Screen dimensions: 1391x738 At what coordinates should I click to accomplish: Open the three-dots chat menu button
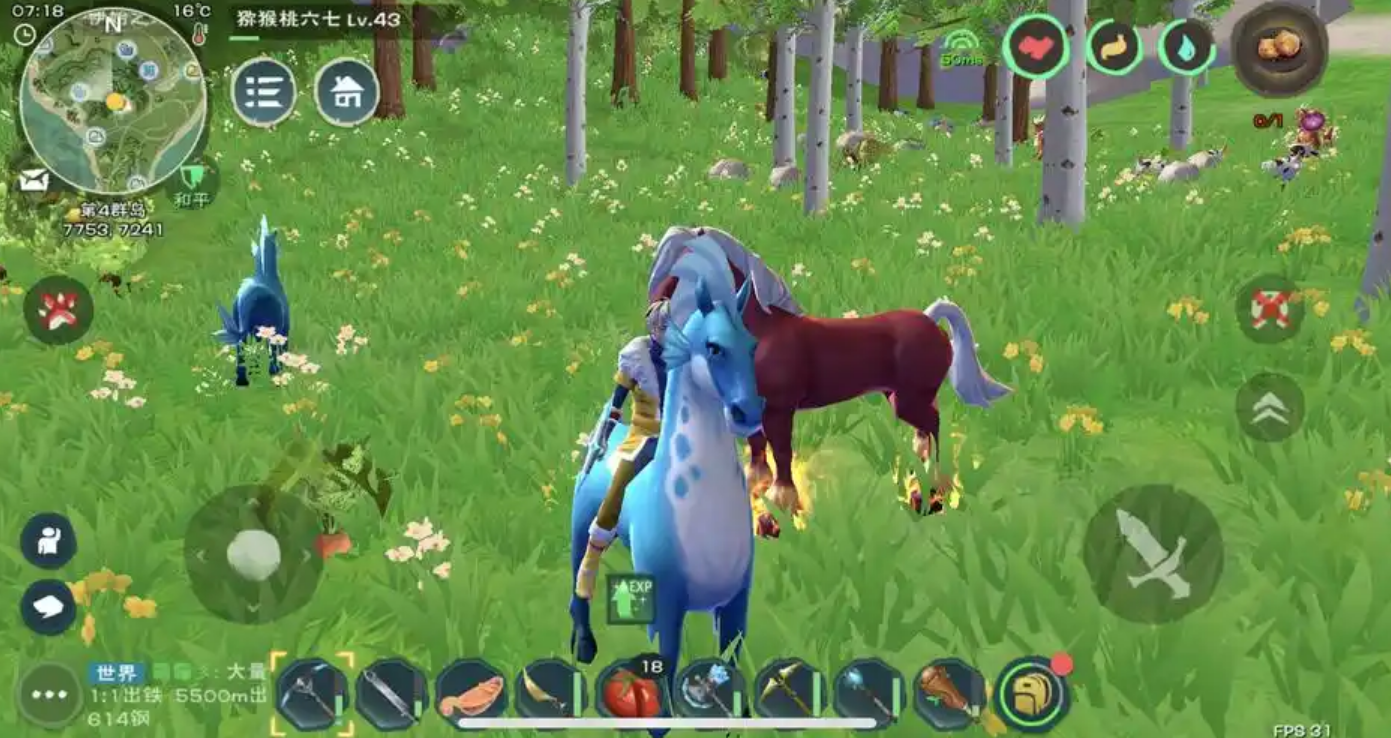pos(49,694)
